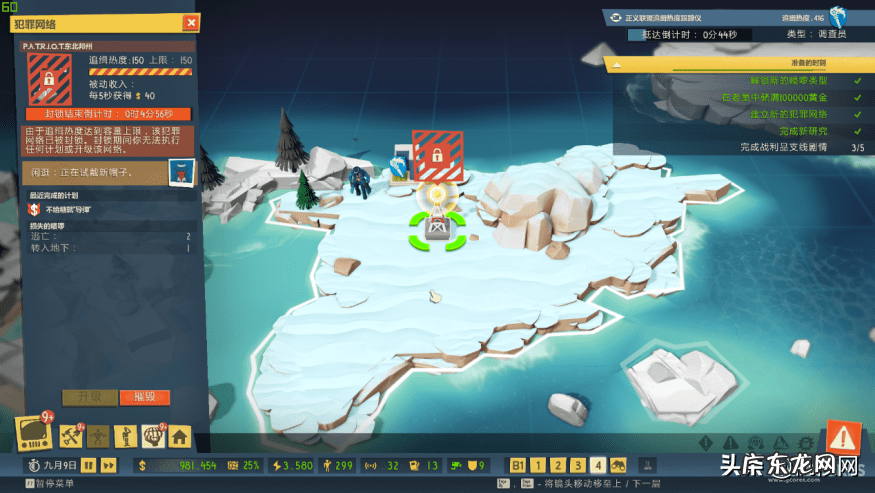Open the crossed hammer and wrench build menu
The image size is (875, 493).
[x=72, y=436]
